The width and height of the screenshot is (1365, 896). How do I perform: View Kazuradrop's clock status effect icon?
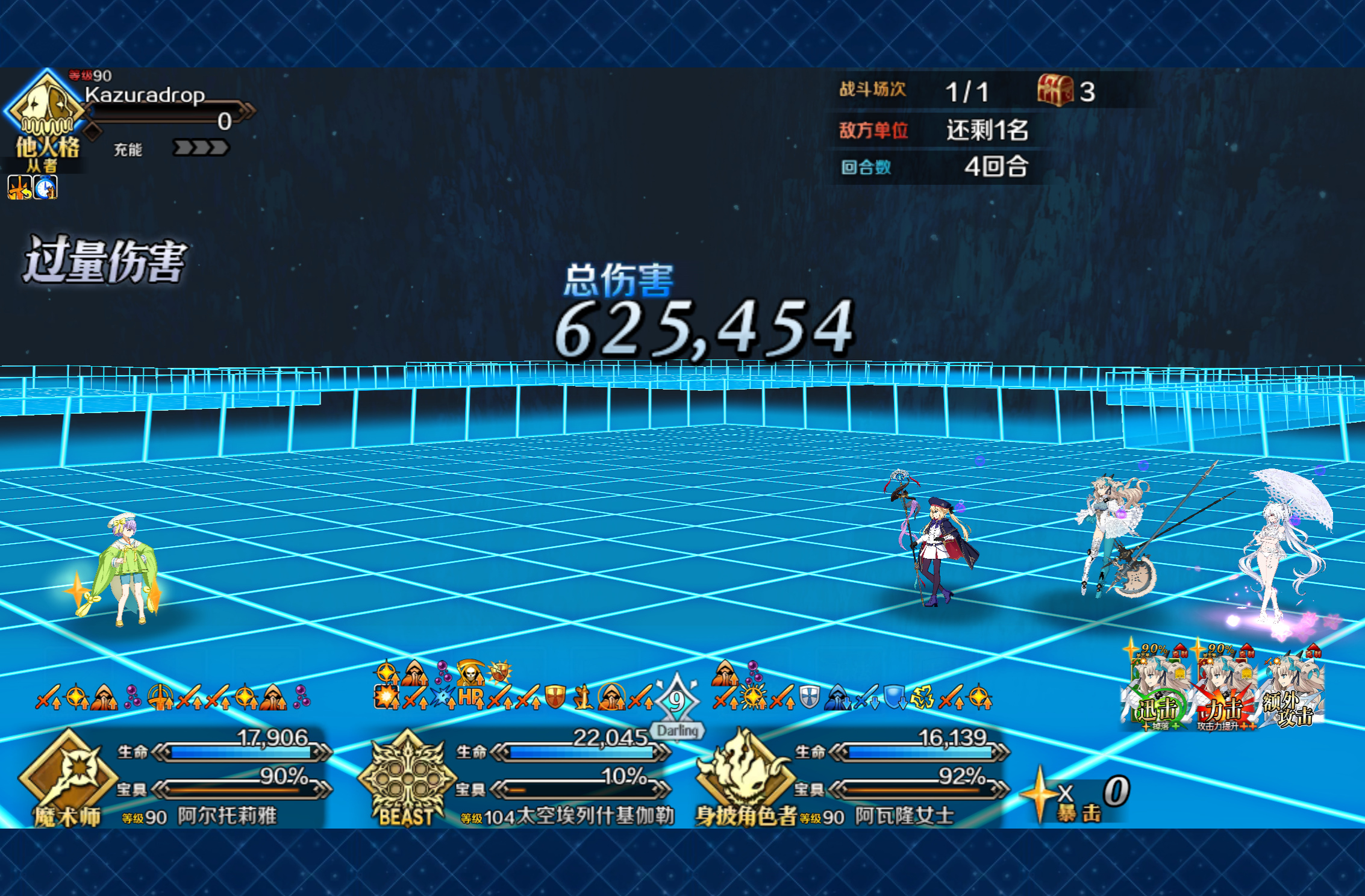pyautogui.click(x=45, y=188)
